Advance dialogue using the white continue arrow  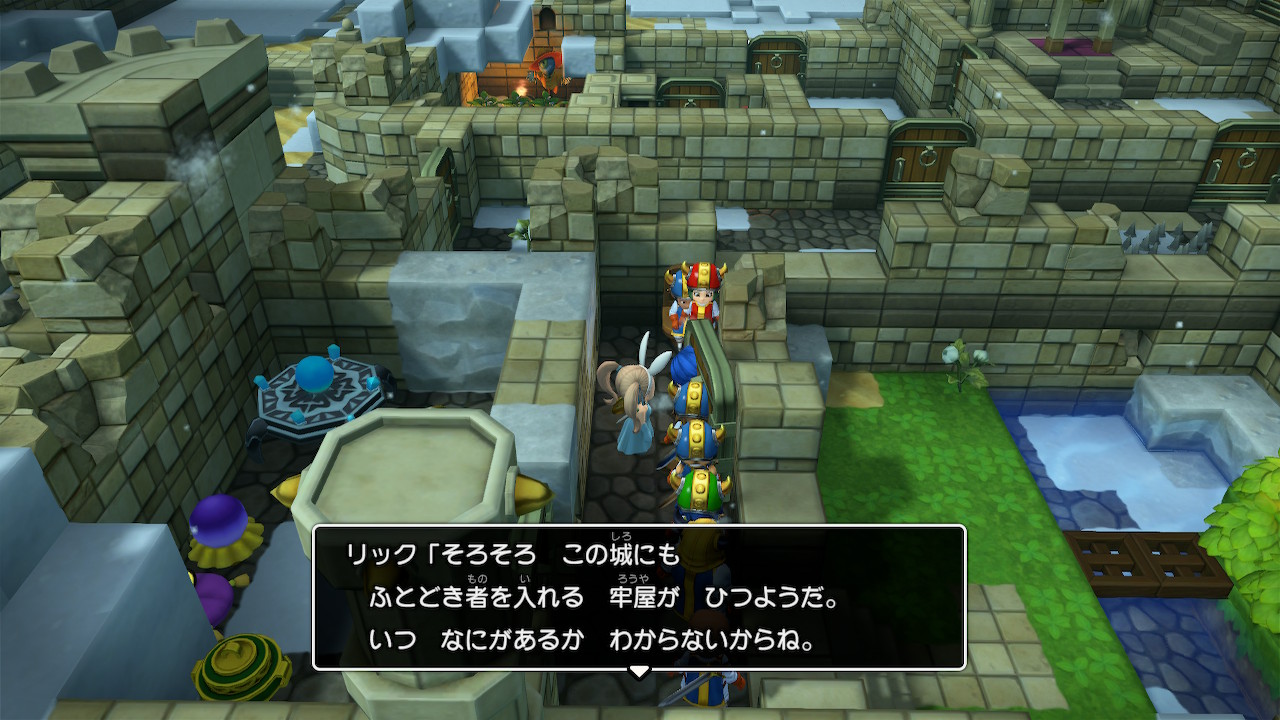(639, 671)
